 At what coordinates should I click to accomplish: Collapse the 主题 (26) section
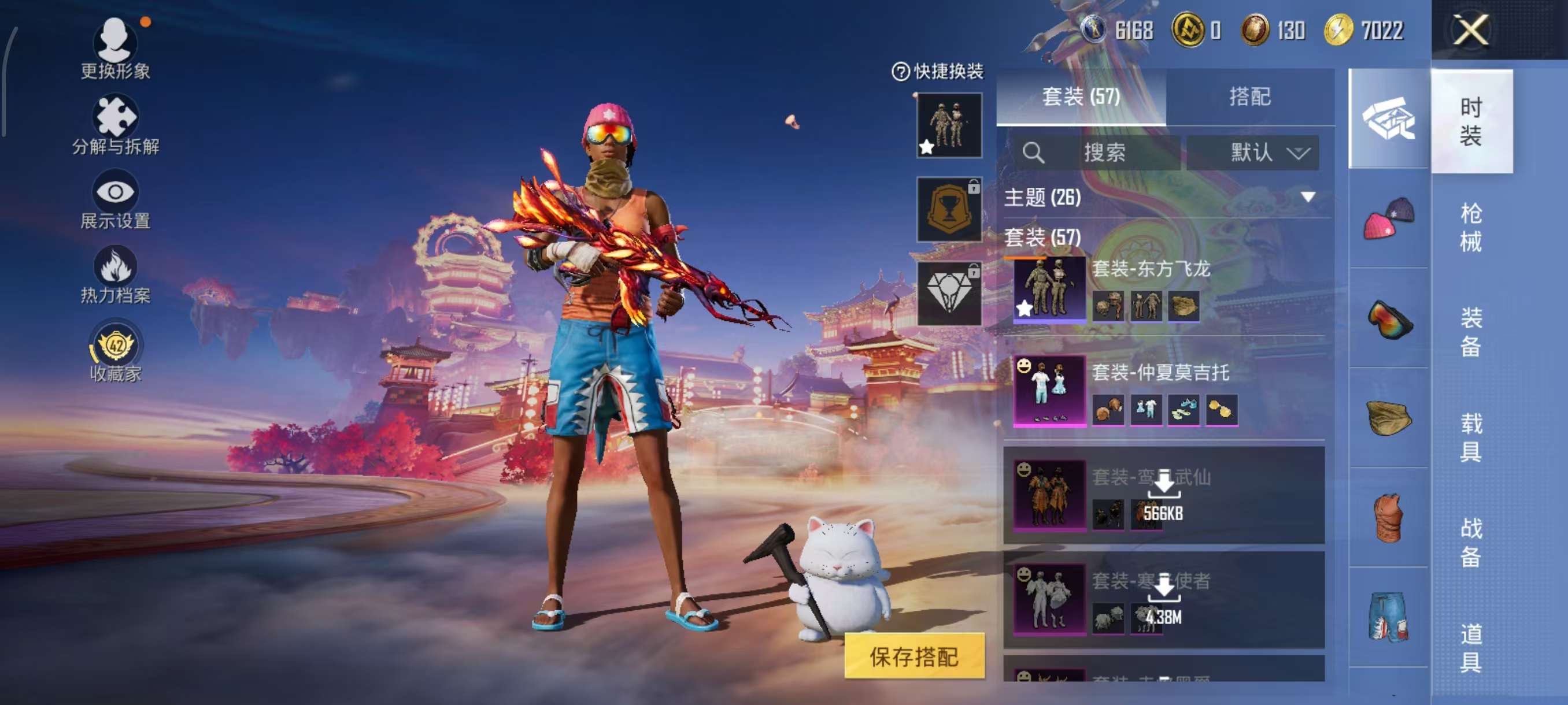point(1306,196)
